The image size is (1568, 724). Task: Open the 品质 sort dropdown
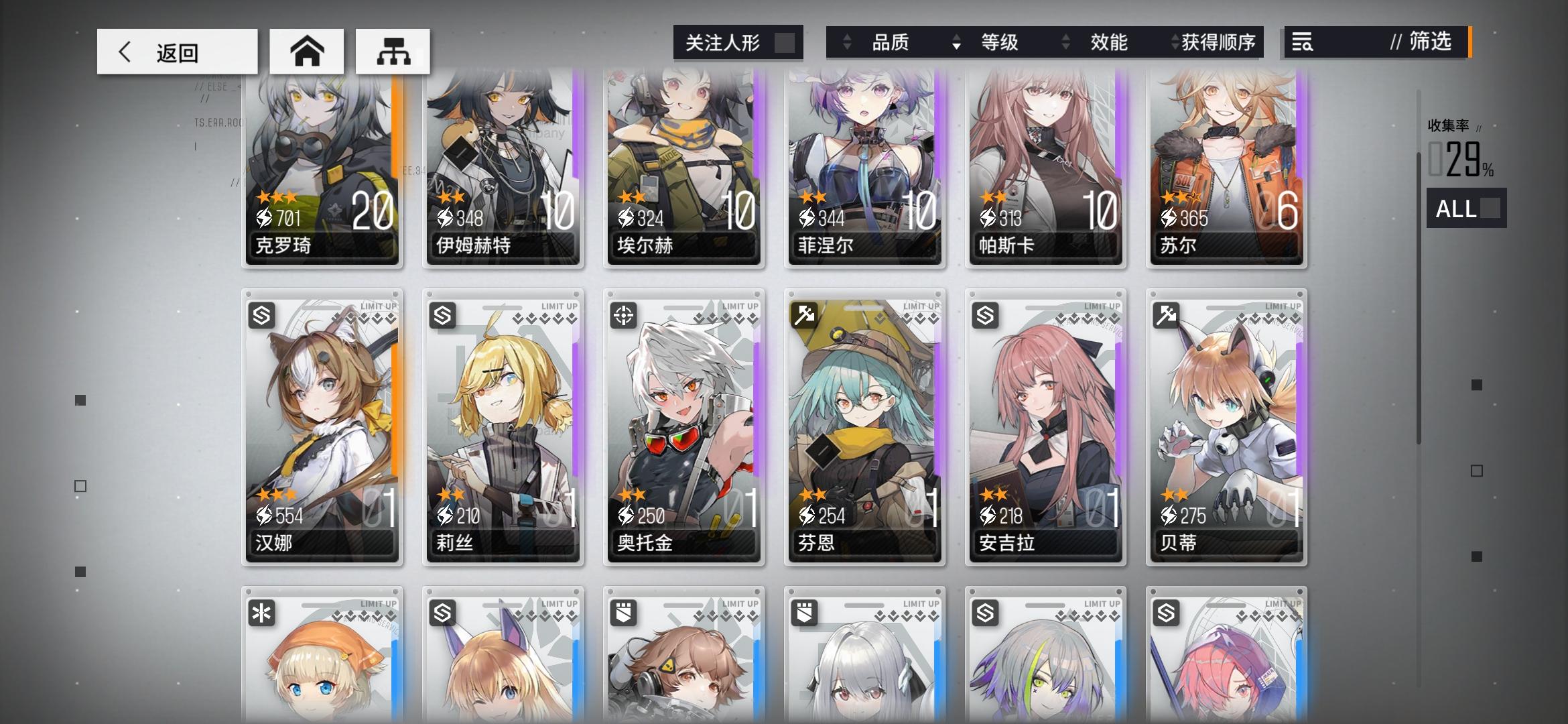(x=891, y=43)
